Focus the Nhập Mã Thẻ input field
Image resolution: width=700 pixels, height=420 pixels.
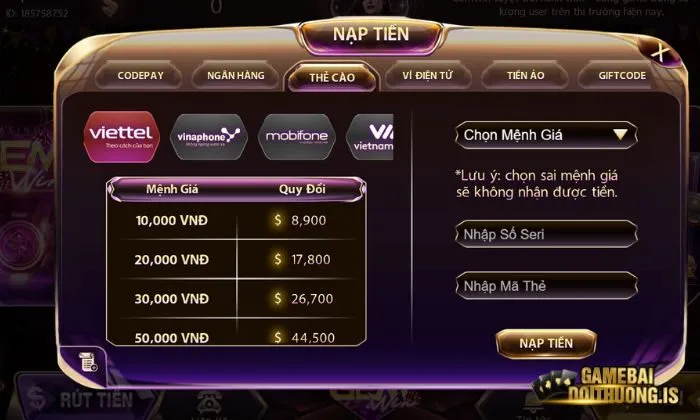(546, 286)
